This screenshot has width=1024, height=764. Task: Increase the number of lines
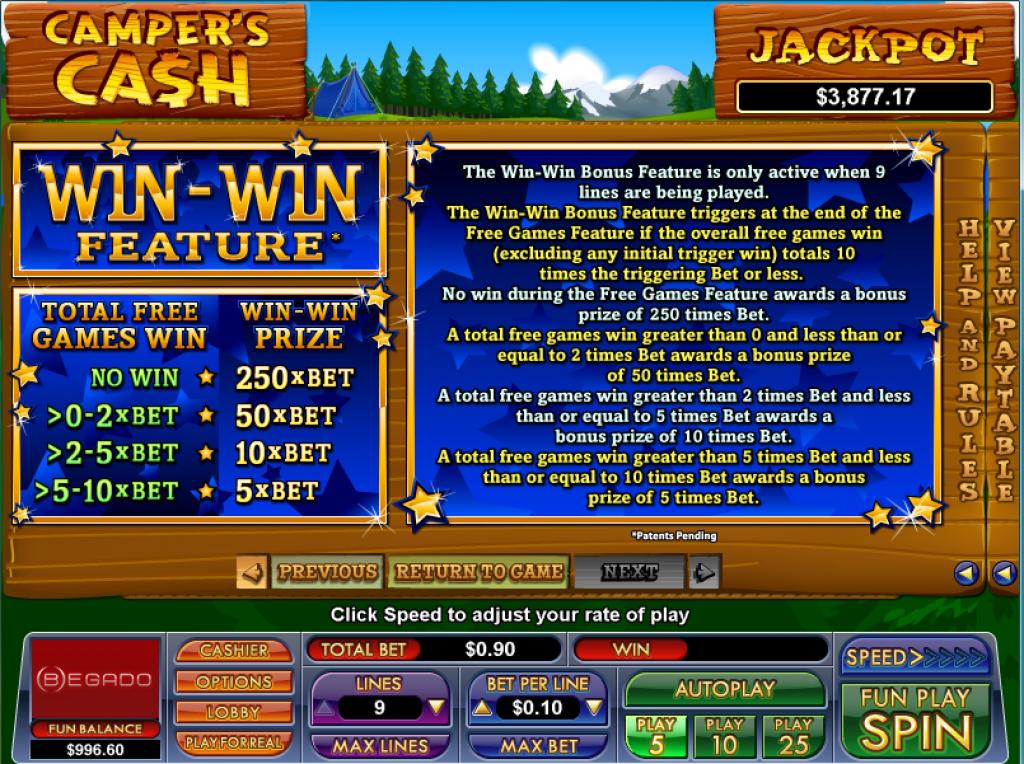325,708
